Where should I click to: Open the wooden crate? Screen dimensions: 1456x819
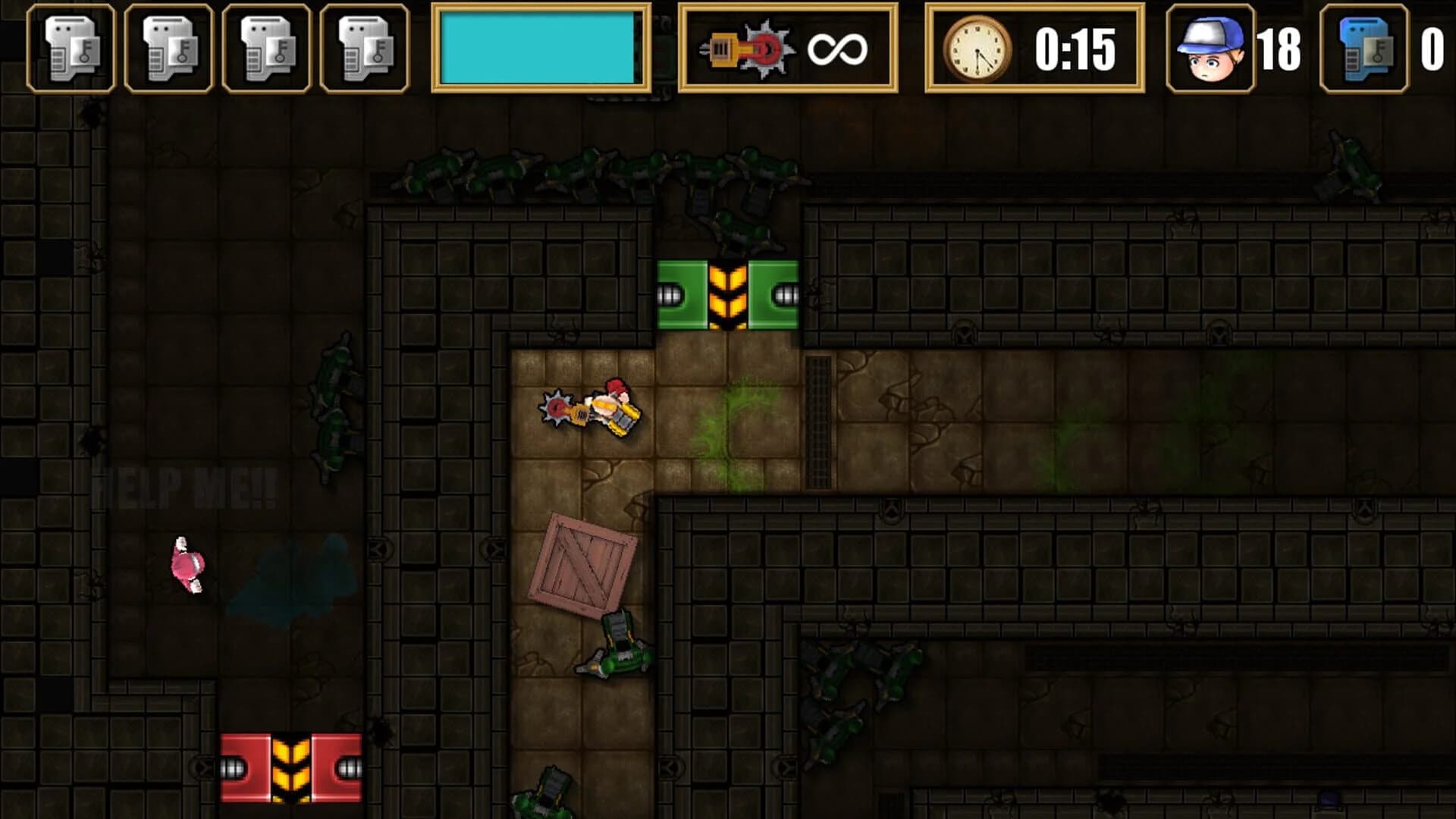582,561
